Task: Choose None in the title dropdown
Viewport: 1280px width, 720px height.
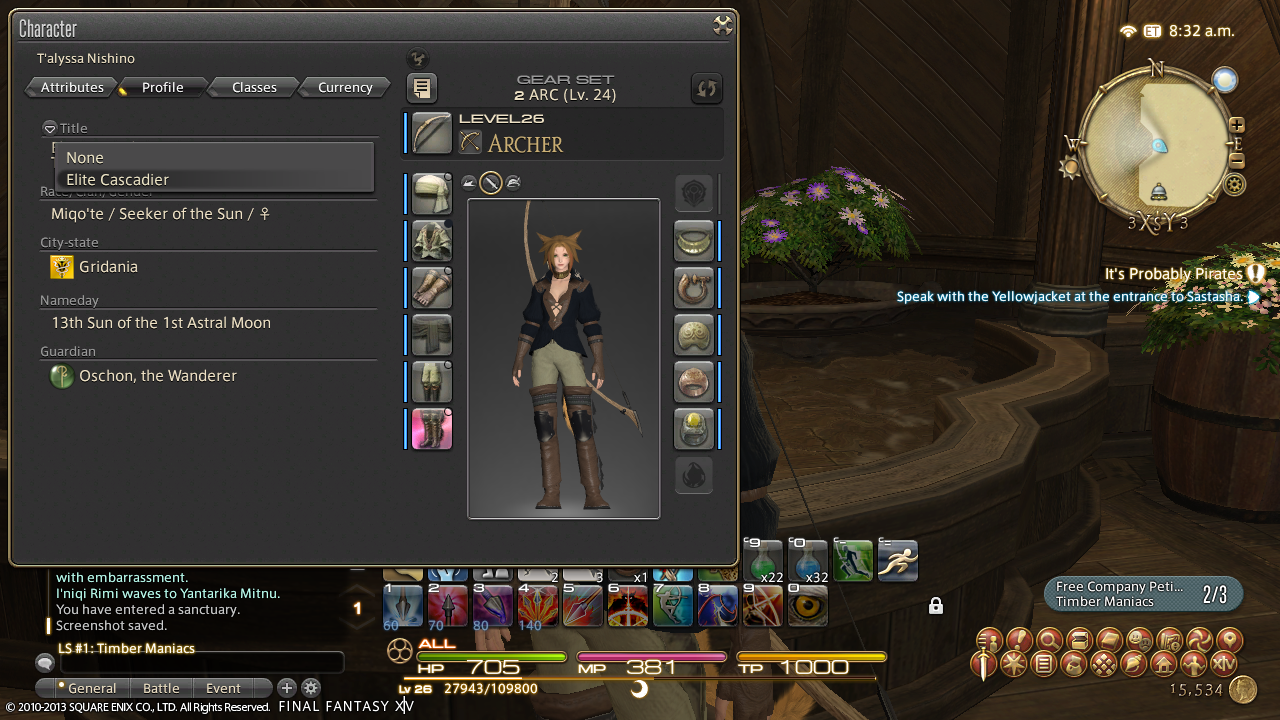Action: [85, 158]
